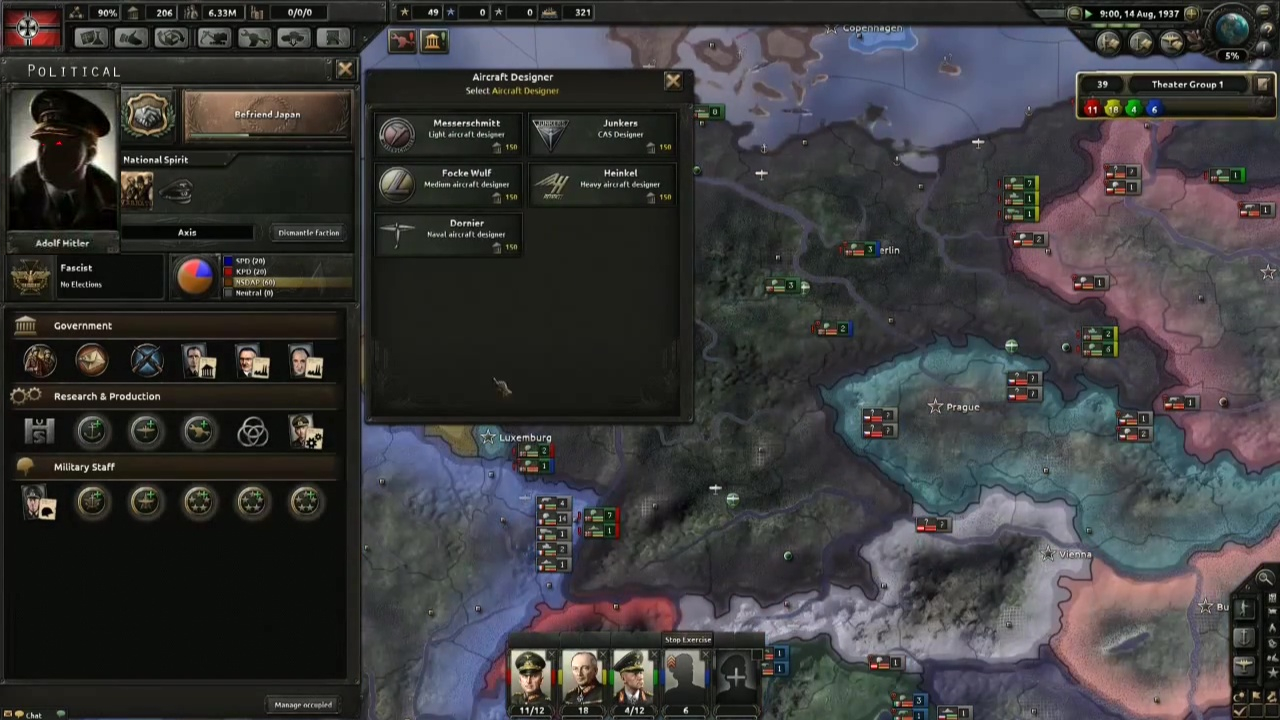Open the Theater Group 1 edit icon

click(1263, 84)
